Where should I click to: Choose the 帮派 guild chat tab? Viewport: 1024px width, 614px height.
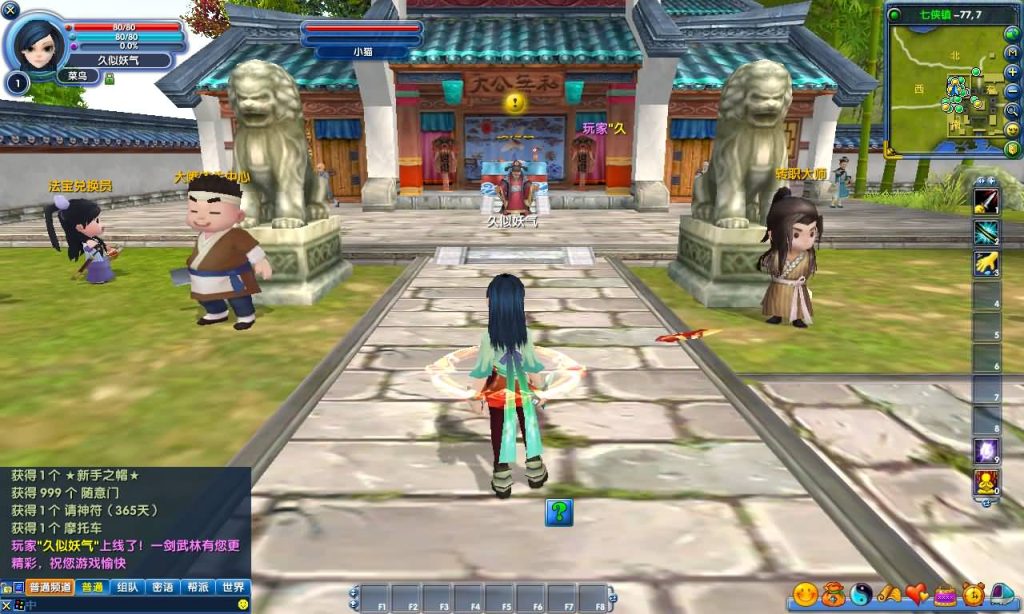[197, 587]
